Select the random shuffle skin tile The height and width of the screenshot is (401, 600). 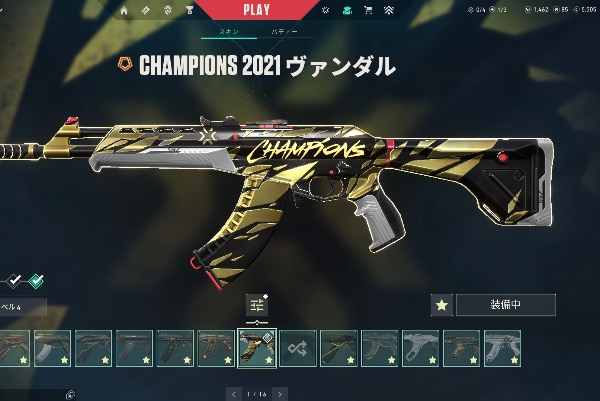[x=297, y=347]
